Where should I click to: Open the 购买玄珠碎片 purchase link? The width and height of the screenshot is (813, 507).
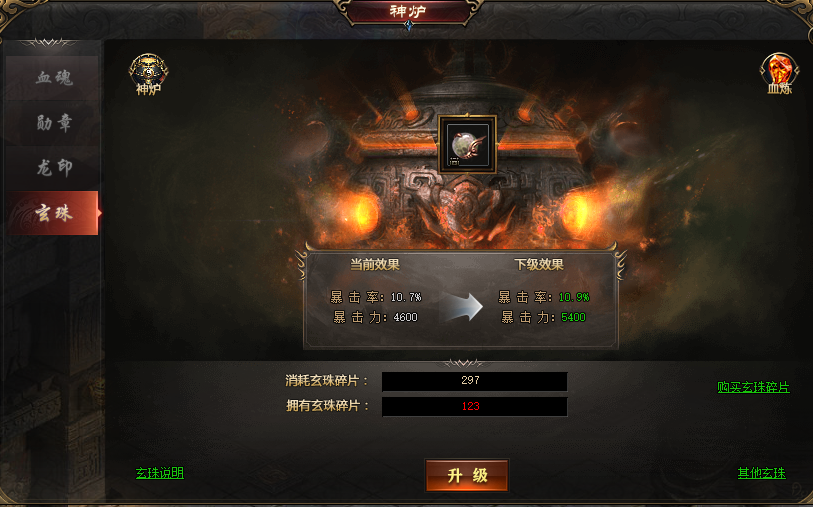click(x=753, y=387)
